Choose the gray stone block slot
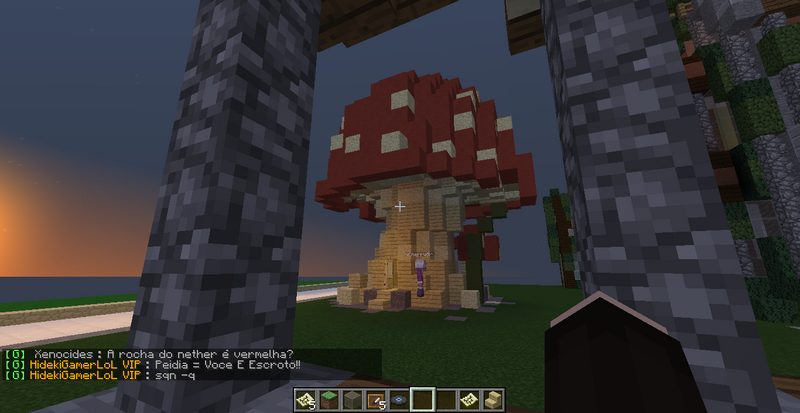 tap(352, 401)
